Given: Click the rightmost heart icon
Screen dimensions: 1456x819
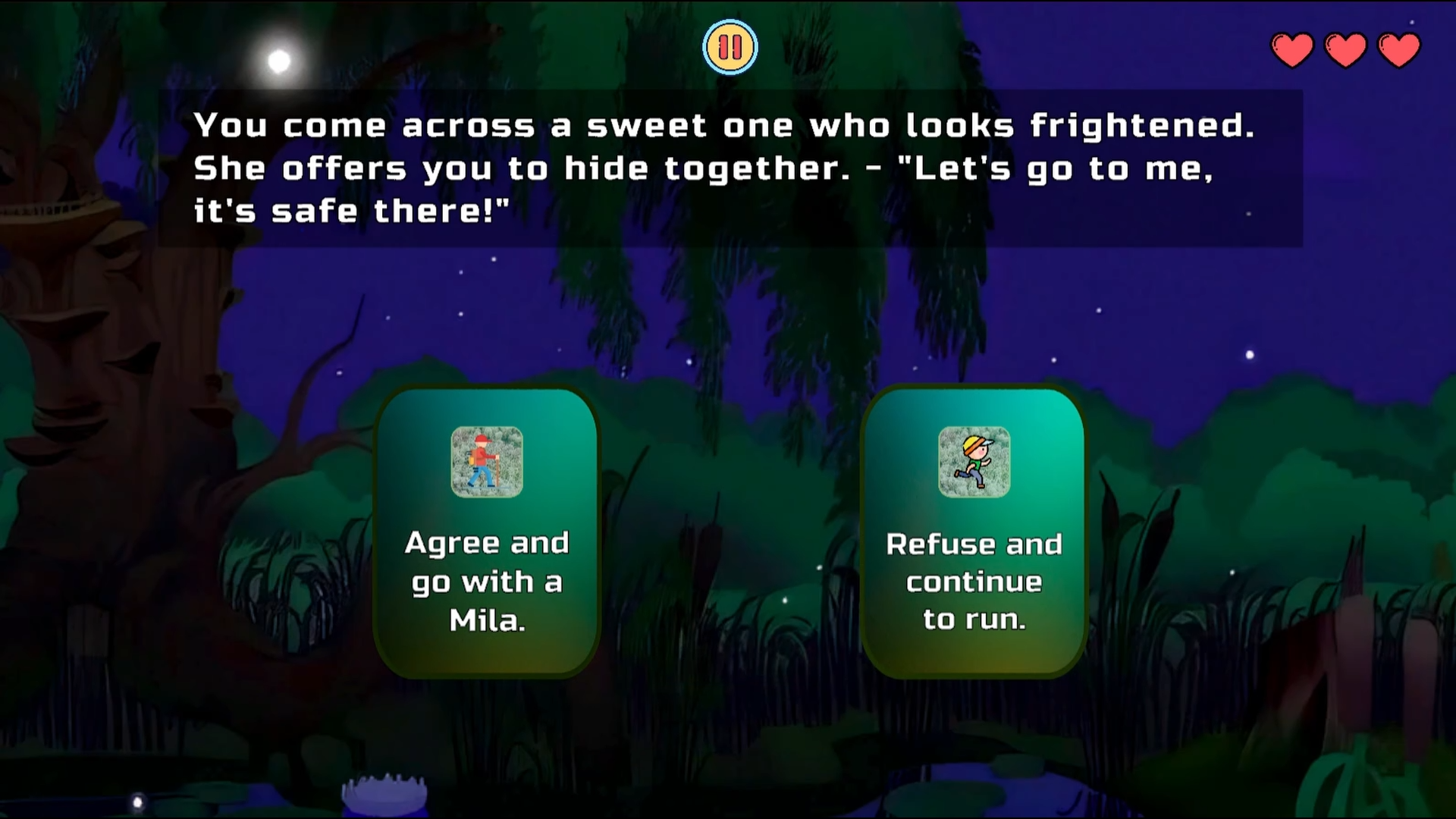Looking at the screenshot, I should (x=1398, y=48).
